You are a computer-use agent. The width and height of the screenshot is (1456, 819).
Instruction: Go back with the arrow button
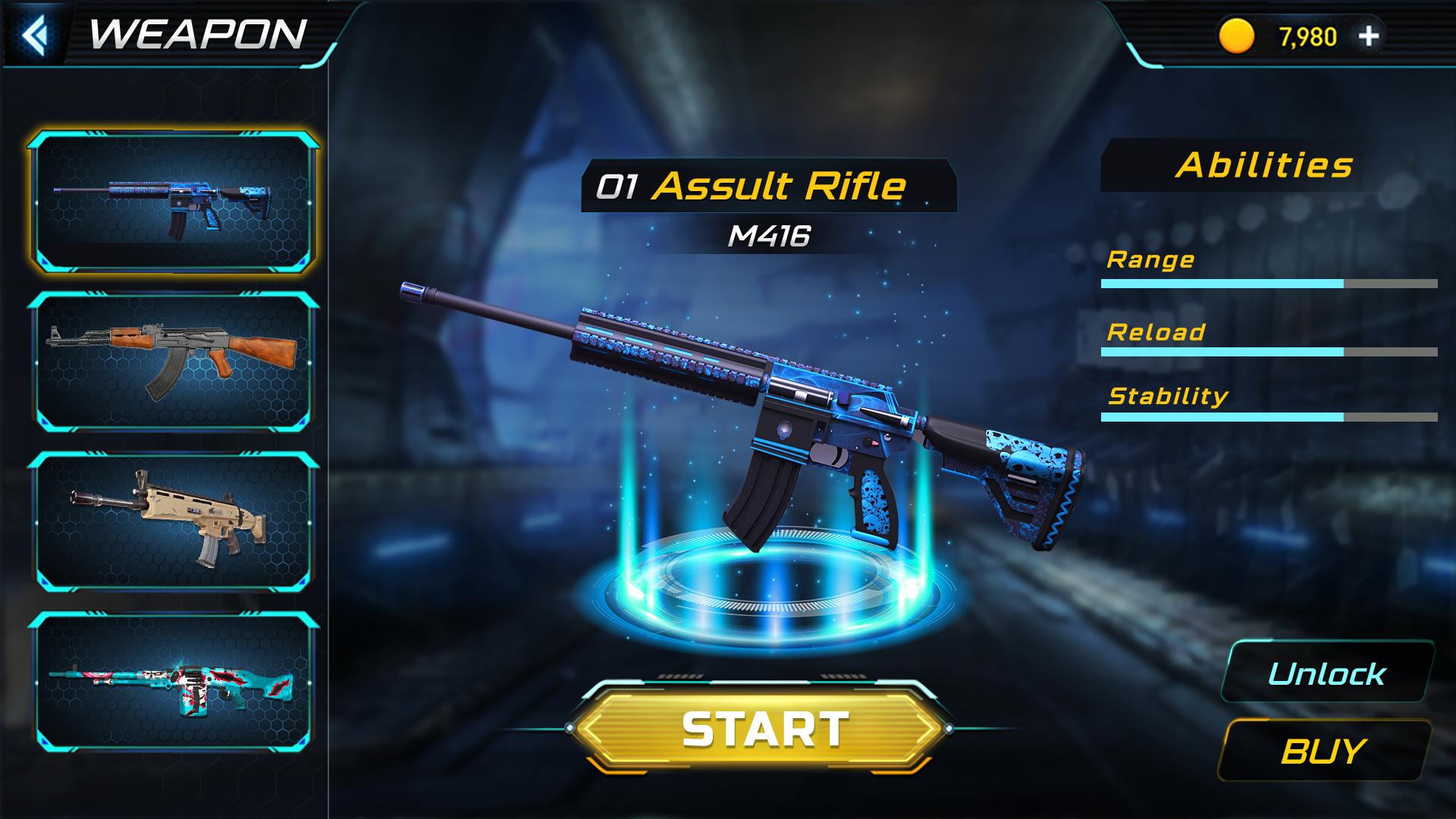[x=35, y=34]
